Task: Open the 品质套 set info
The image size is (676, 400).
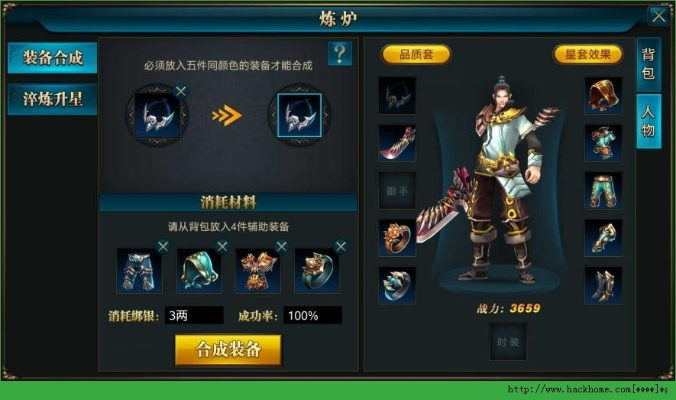Action: pyautogui.click(x=416, y=54)
